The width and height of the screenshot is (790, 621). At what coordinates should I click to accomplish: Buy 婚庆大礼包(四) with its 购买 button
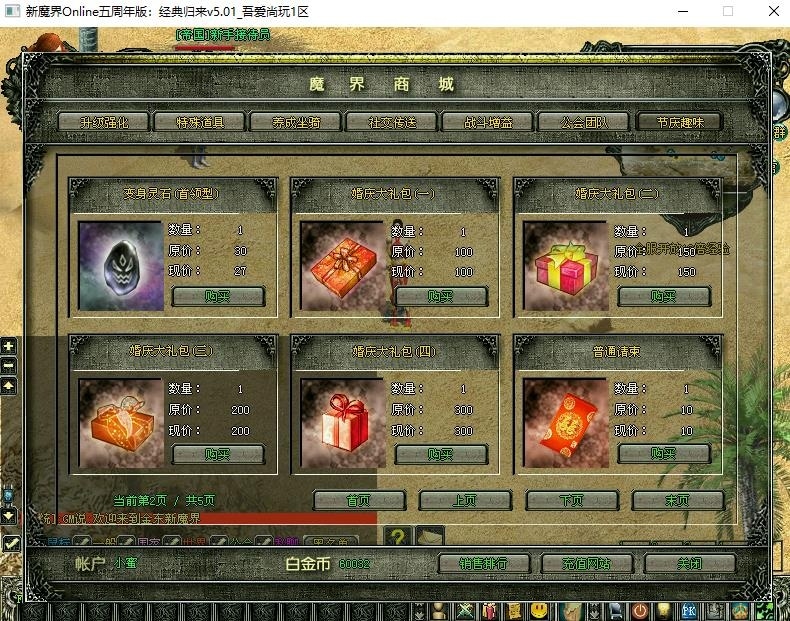click(x=441, y=454)
